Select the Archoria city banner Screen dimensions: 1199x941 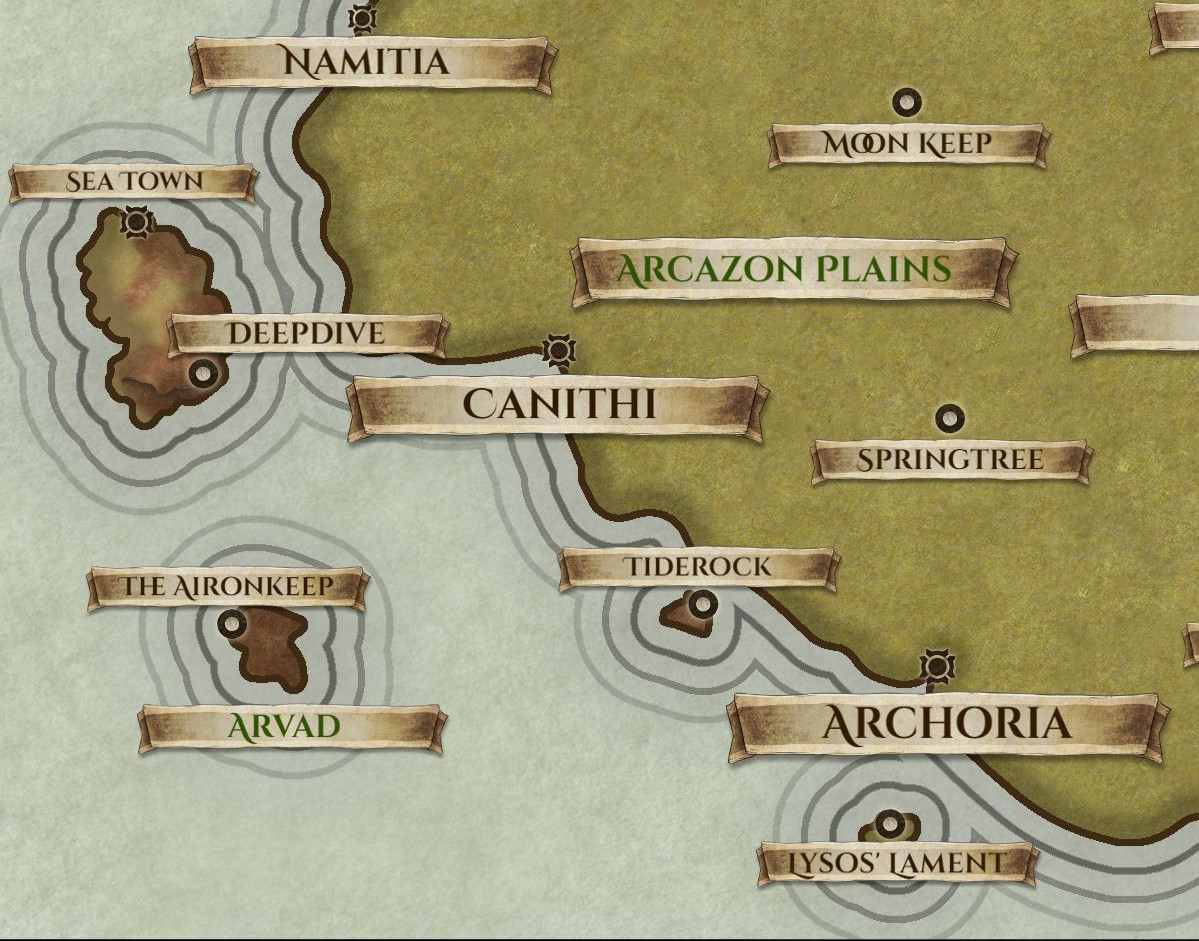click(945, 724)
